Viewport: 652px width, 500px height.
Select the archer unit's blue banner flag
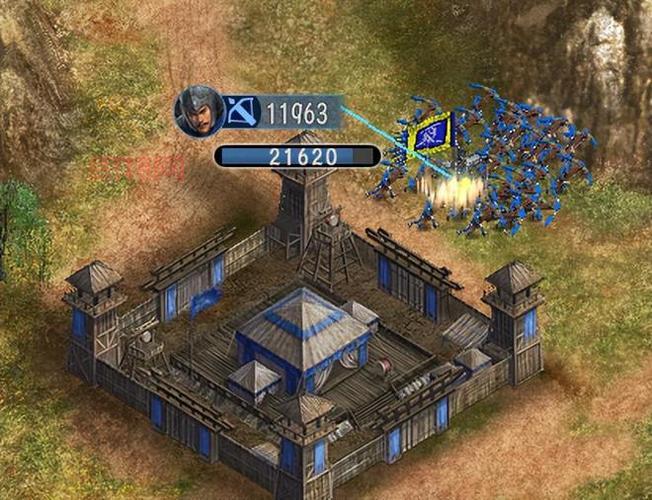pyautogui.click(x=430, y=133)
